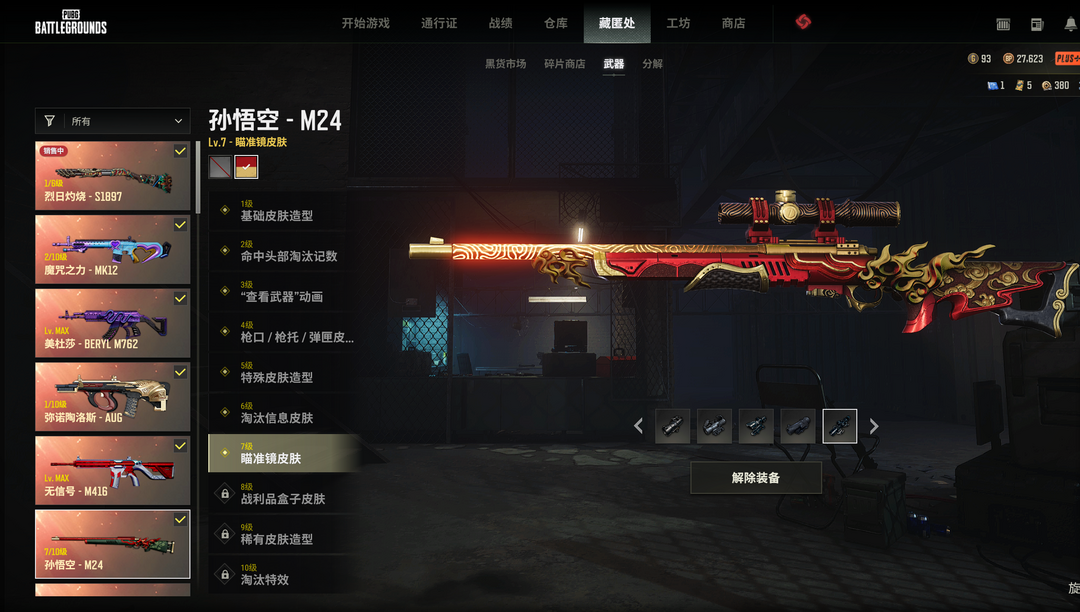This screenshot has height=612, width=1080.
Task: Choose the 魔咒之力 - MK12 skin
Action: [x=112, y=249]
